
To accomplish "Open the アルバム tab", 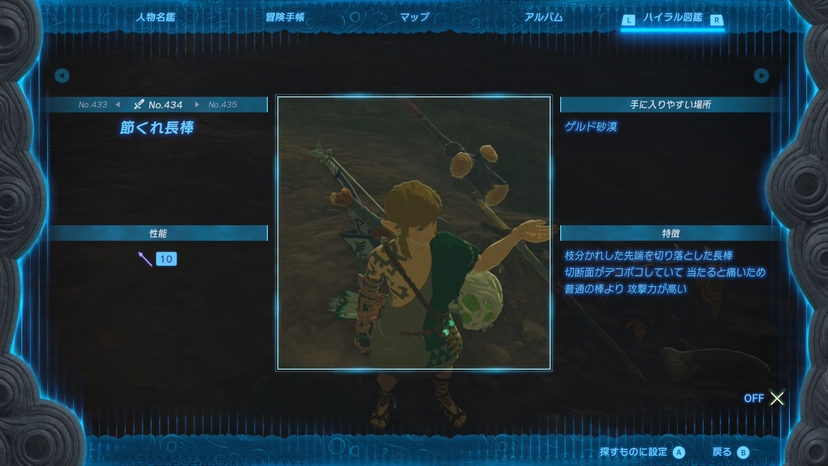I will pos(543,17).
